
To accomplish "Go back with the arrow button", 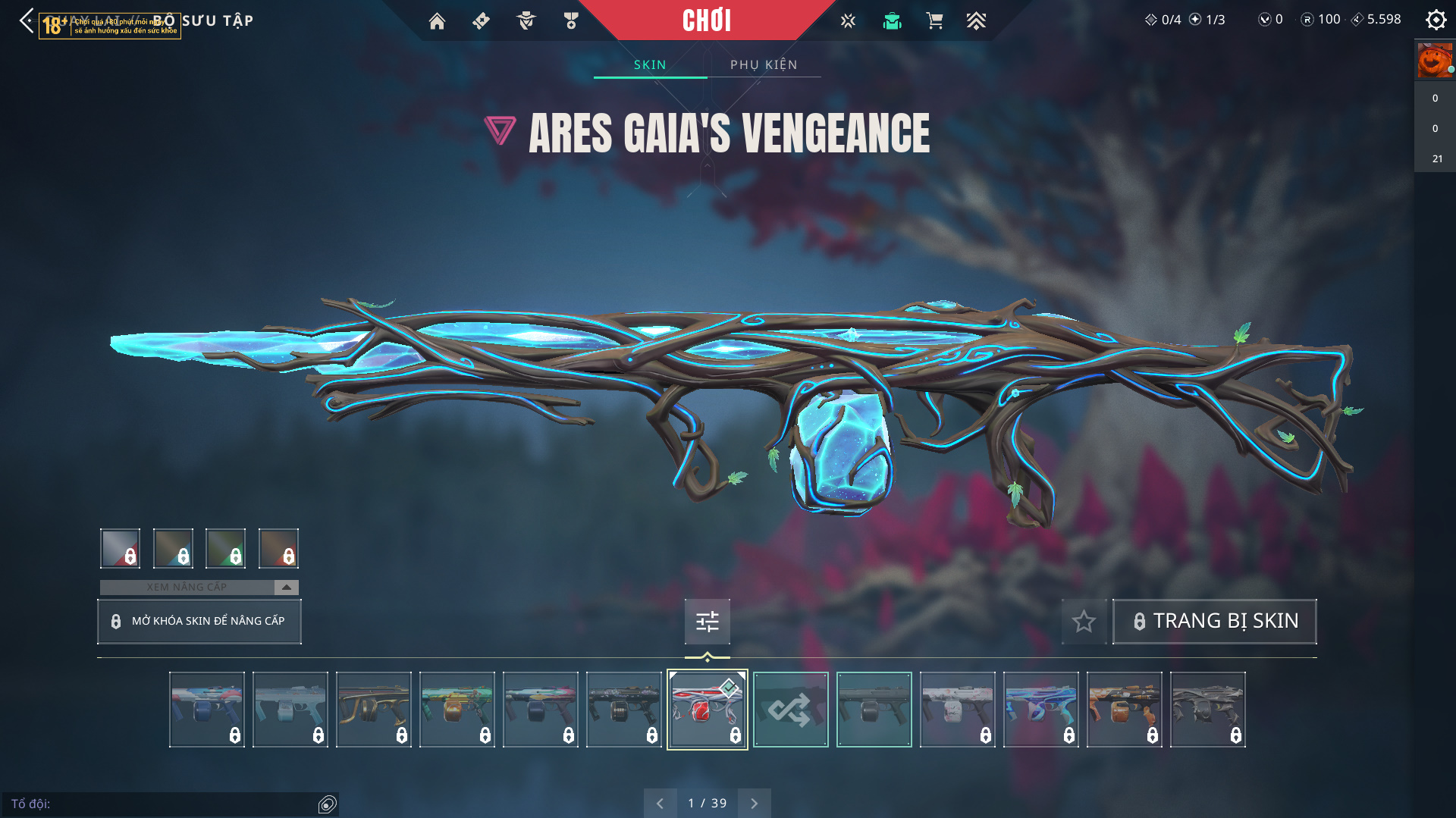I will coord(27,20).
